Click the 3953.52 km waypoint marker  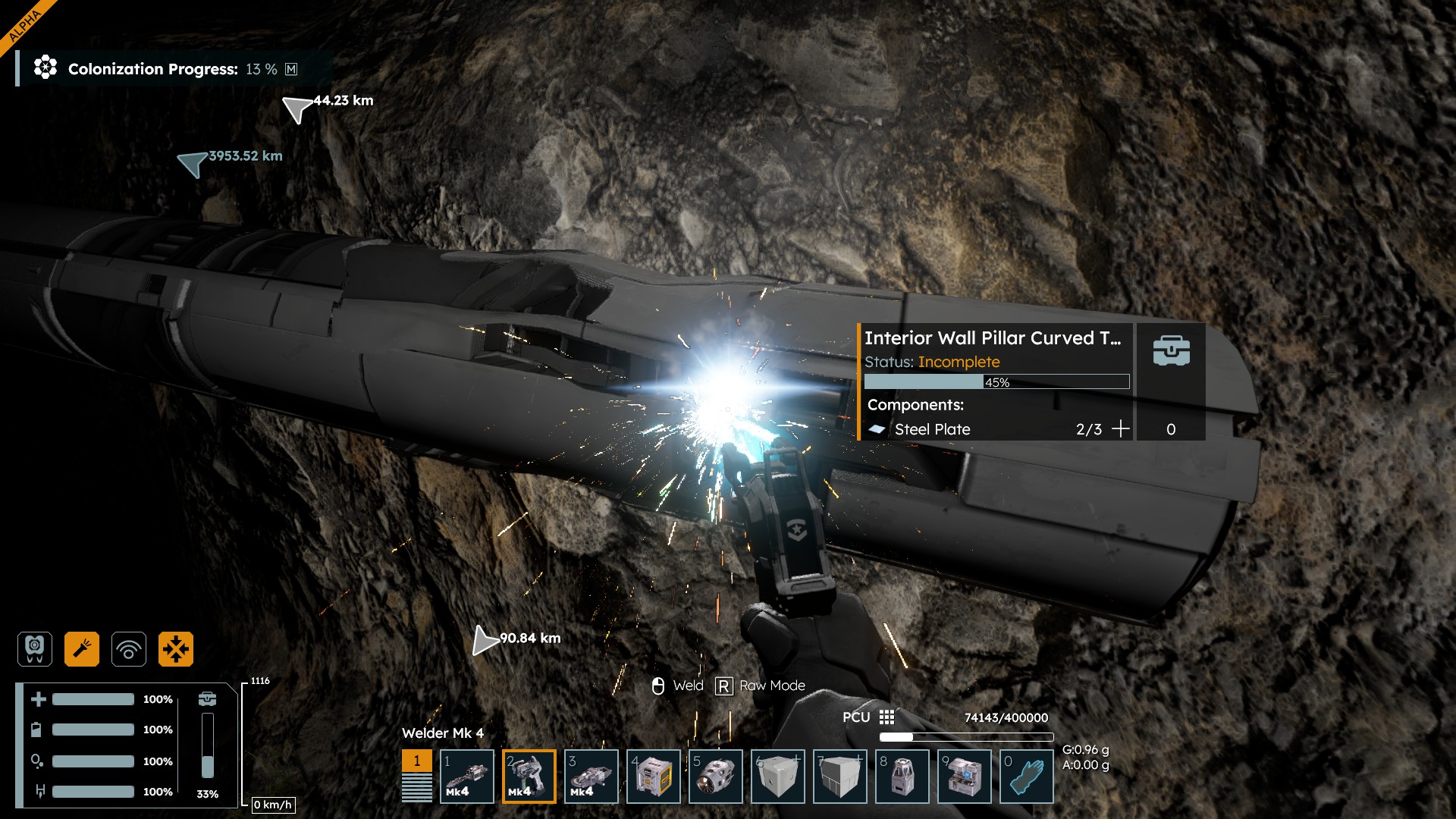193,162
